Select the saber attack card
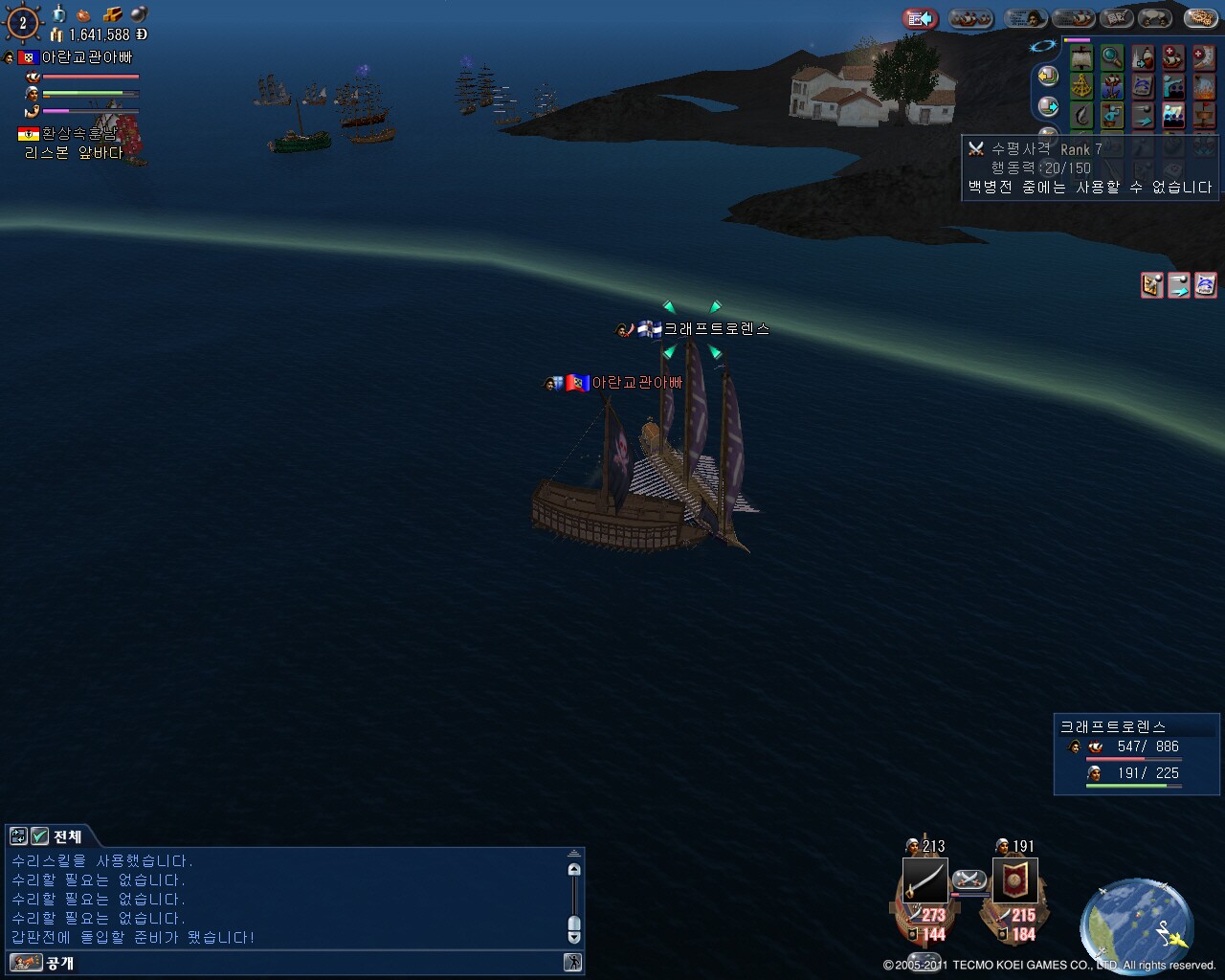1225x980 pixels. click(x=924, y=880)
